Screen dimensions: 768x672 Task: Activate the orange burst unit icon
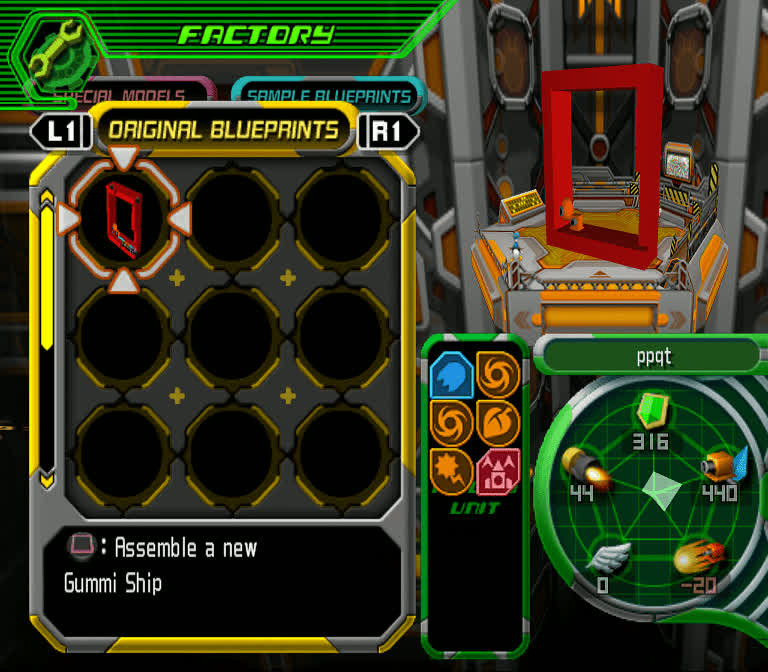tap(450, 470)
